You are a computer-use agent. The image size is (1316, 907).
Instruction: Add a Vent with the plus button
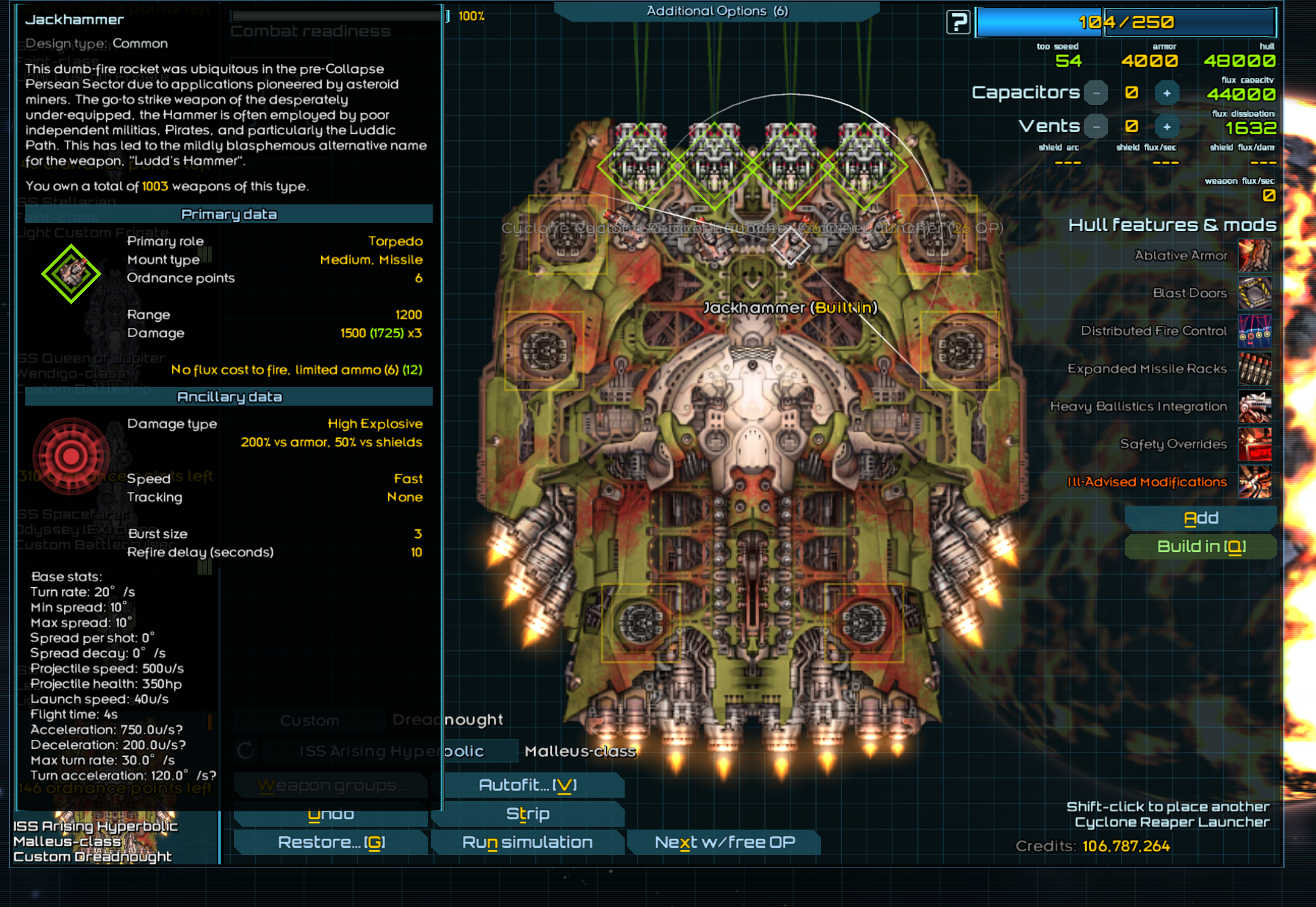coord(1167,127)
